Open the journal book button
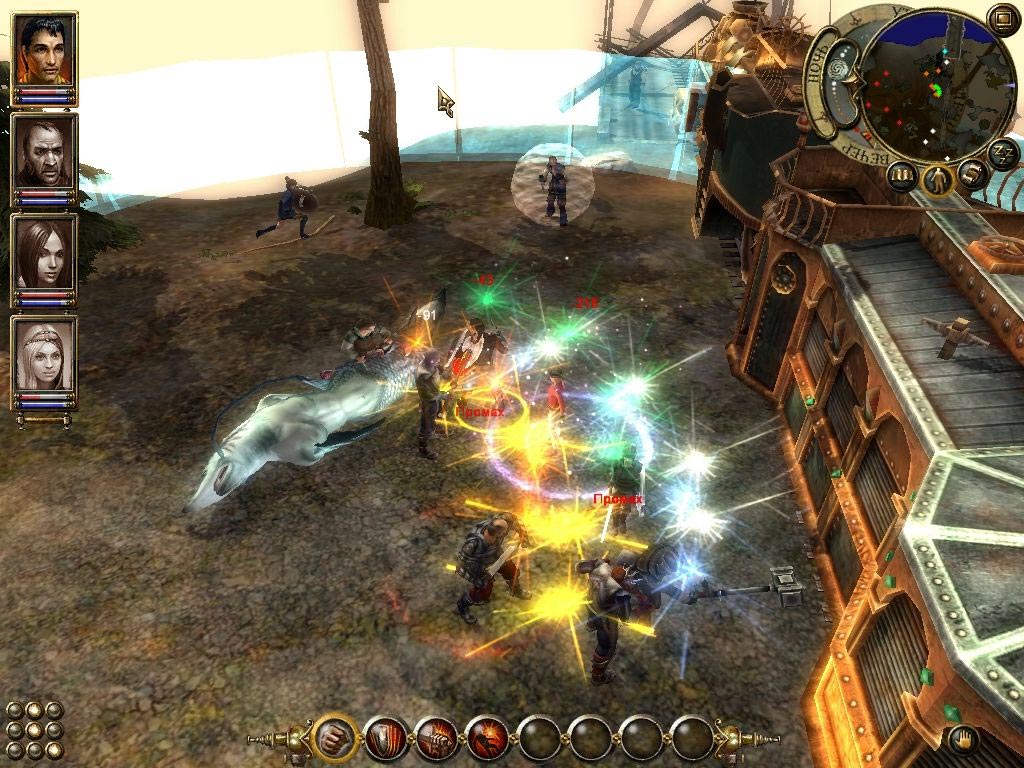 pos(903,177)
